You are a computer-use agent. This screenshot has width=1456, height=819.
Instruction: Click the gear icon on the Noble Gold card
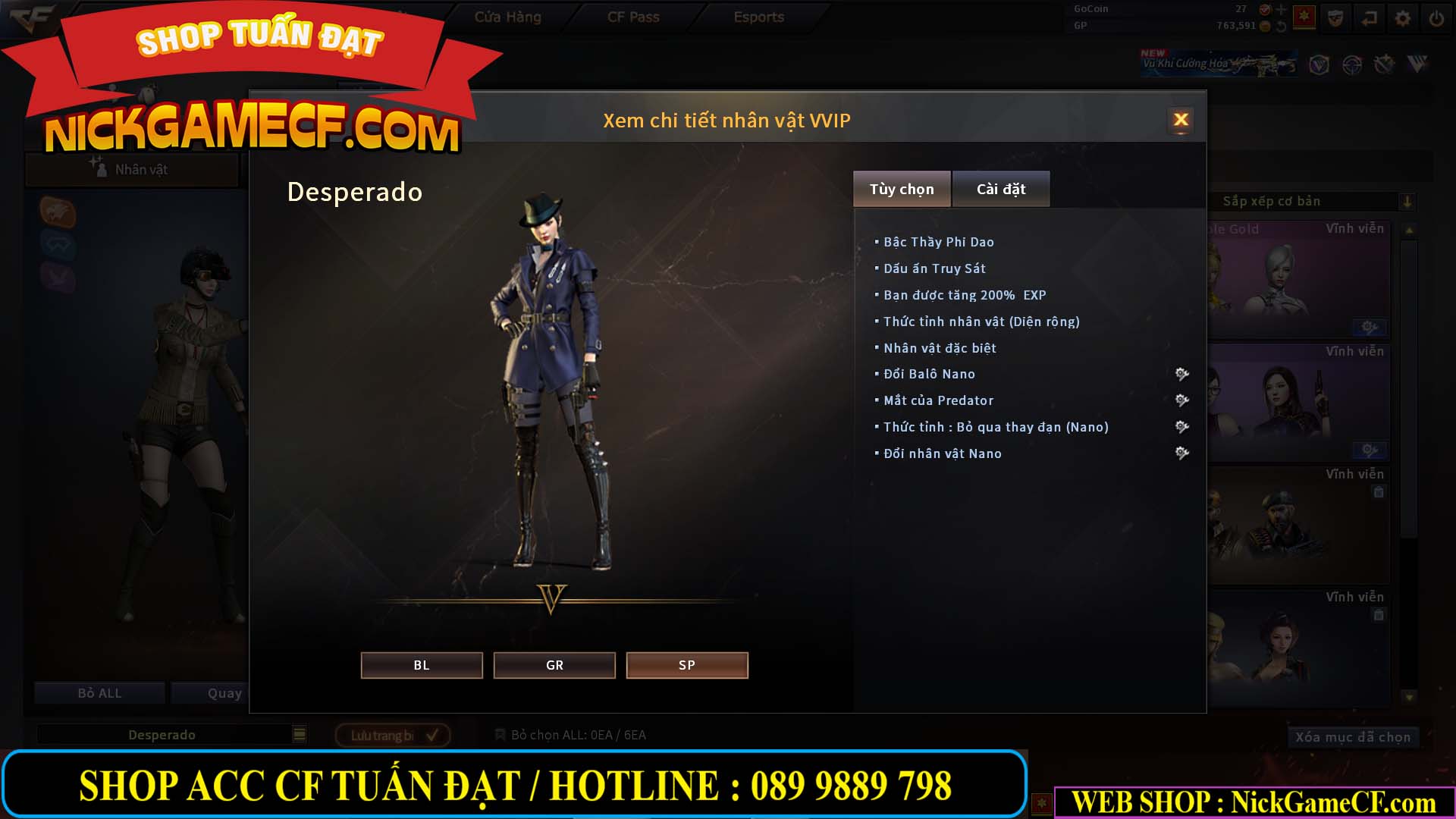tap(1370, 328)
